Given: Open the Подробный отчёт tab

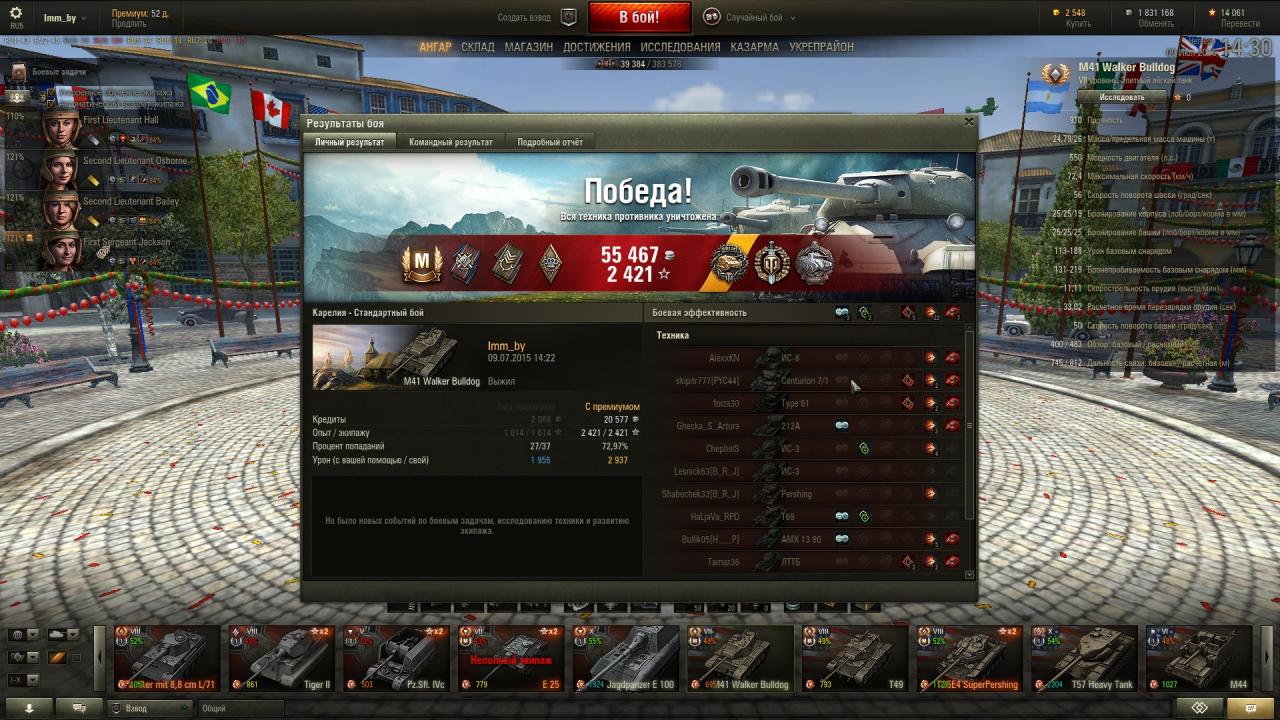Looking at the screenshot, I should pyautogui.click(x=549, y=142).
